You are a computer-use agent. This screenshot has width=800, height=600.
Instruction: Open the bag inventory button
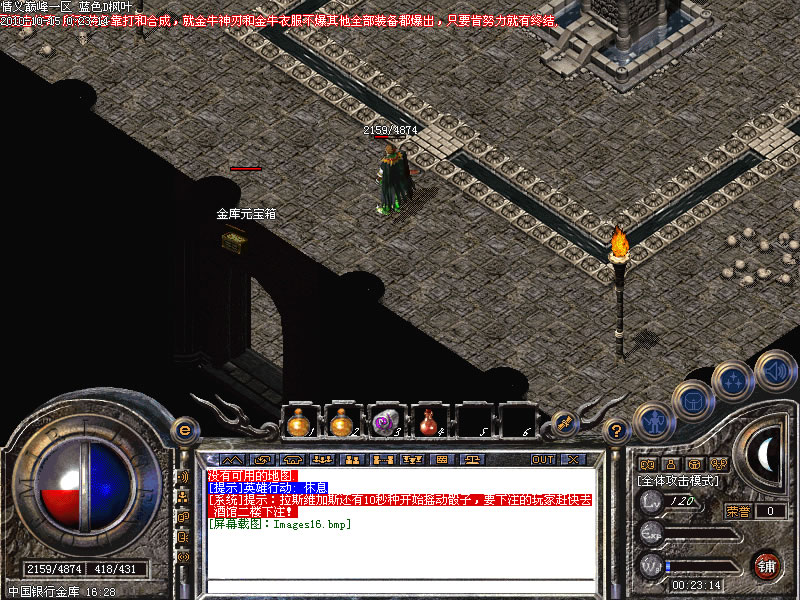(692, 402)
